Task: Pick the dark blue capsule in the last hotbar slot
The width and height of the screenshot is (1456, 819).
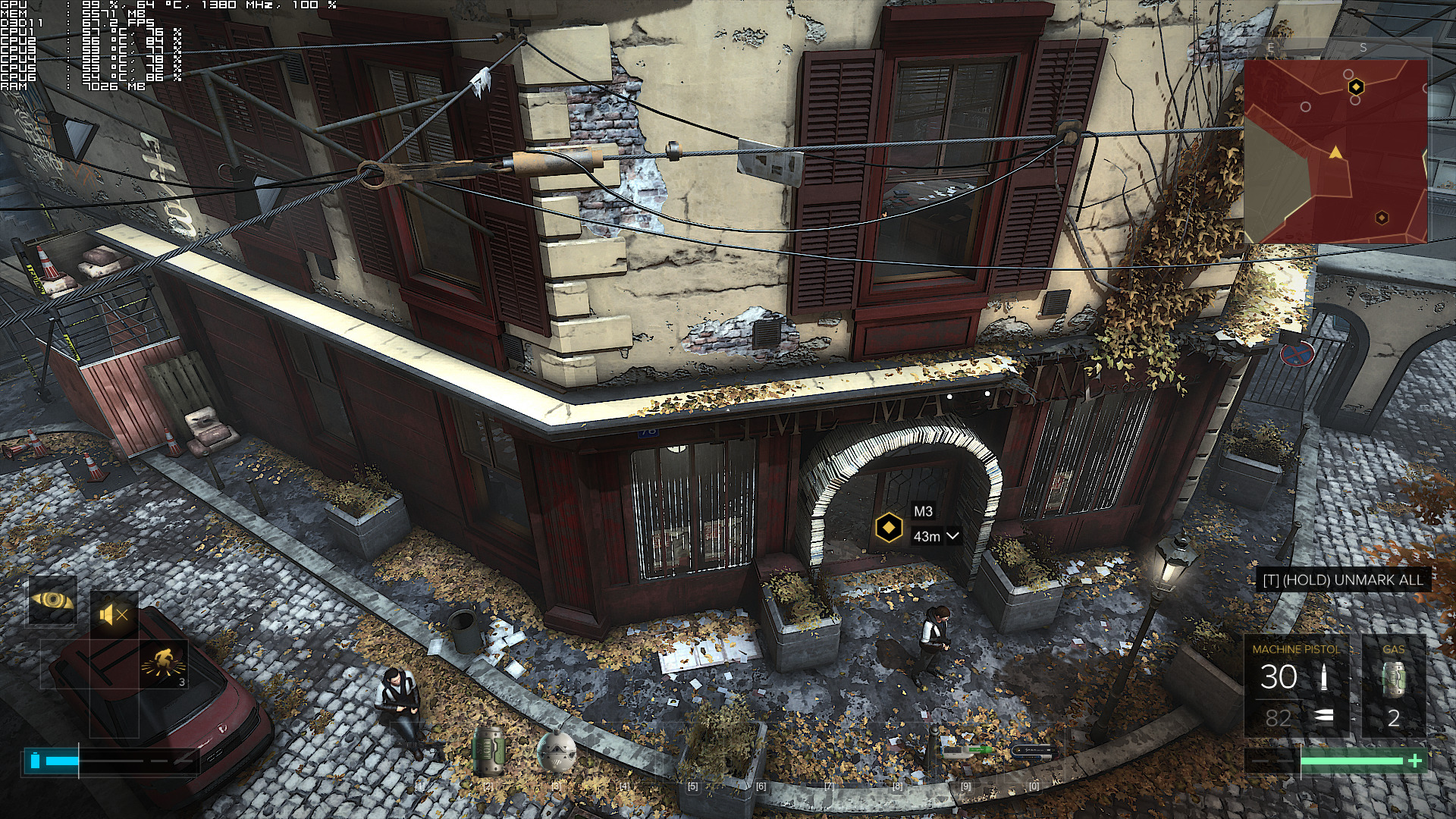Action: (1034, 752)
